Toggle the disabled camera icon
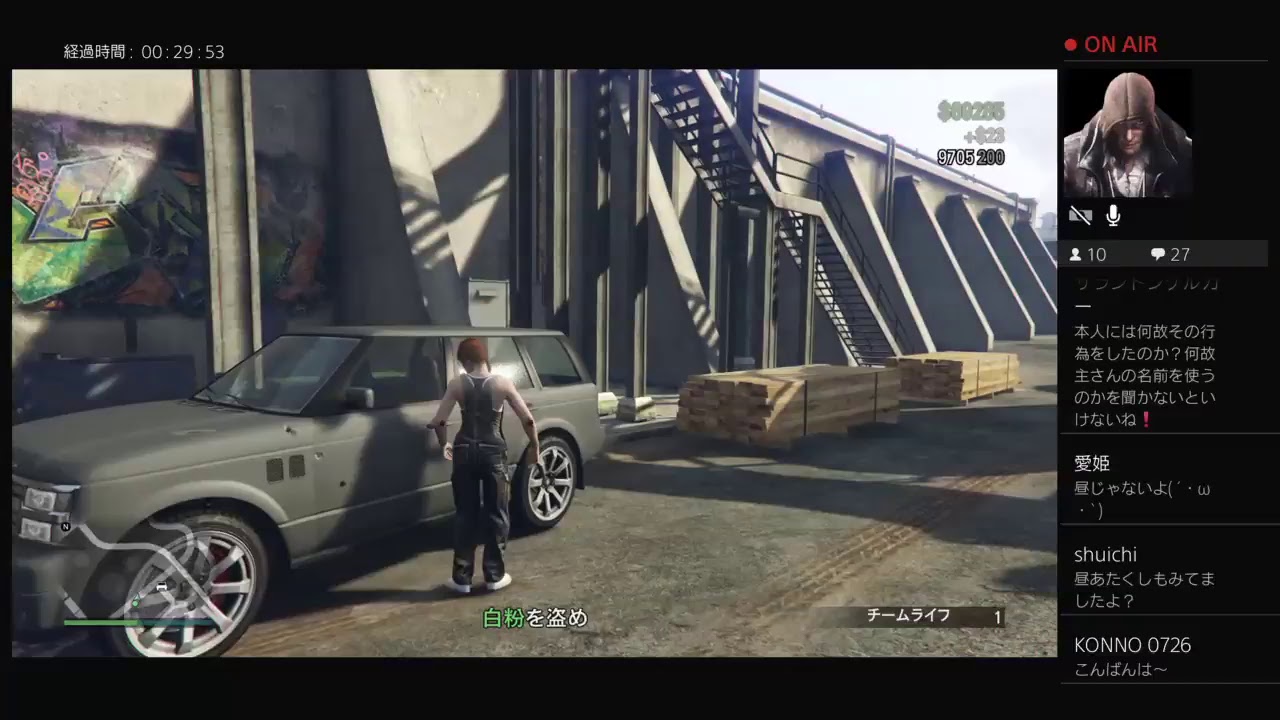This screenshot has height=720, width=1280. (x=1081, y=214)
